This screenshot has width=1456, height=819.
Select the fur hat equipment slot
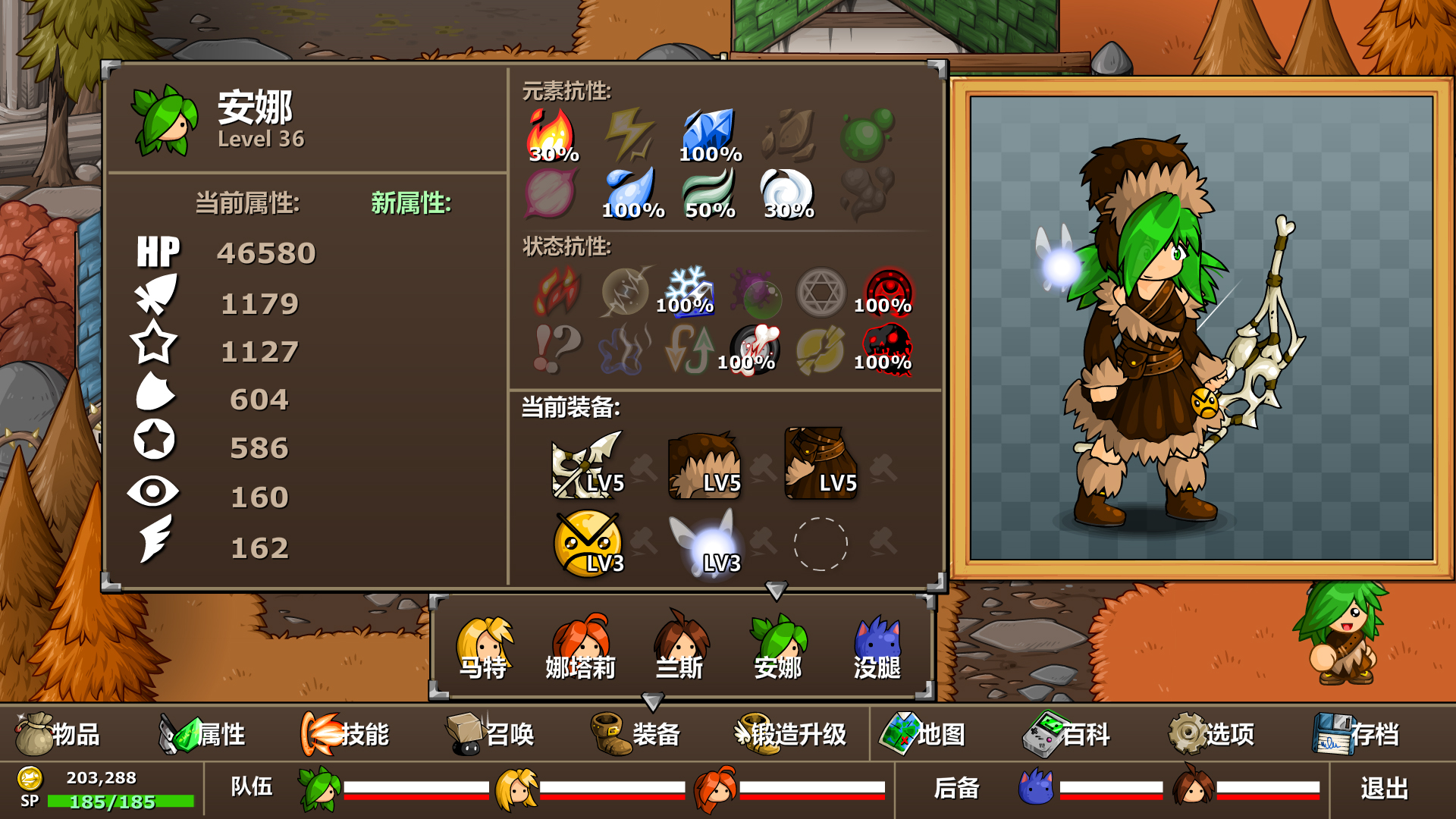click(704, 465)
